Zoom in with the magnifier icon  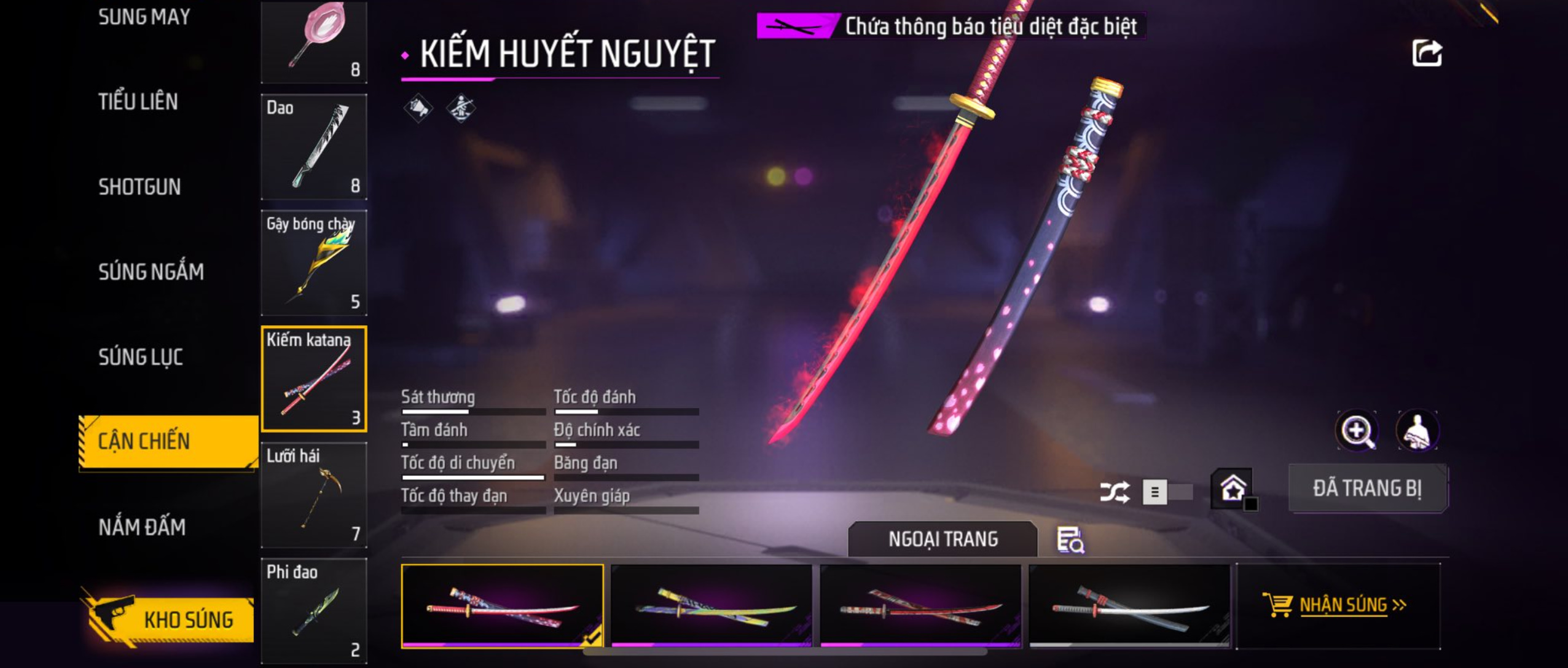(1357, 431)
